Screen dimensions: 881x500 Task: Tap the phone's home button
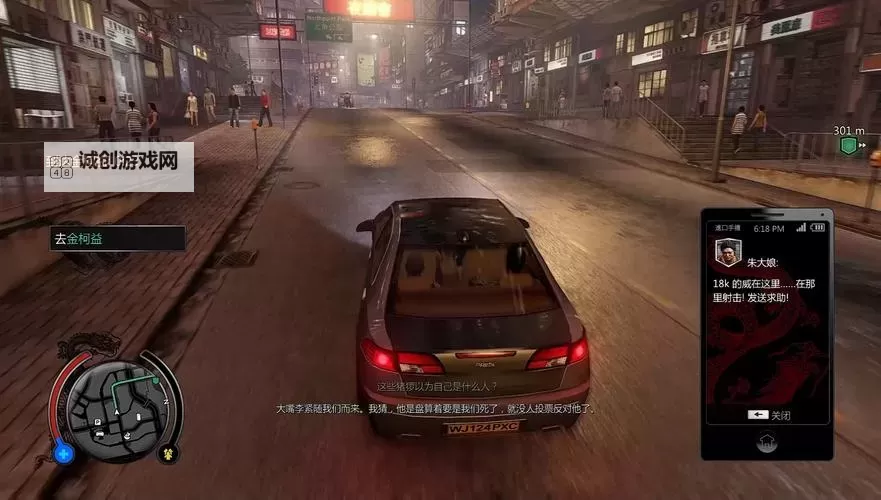click(x=767, y=439)
